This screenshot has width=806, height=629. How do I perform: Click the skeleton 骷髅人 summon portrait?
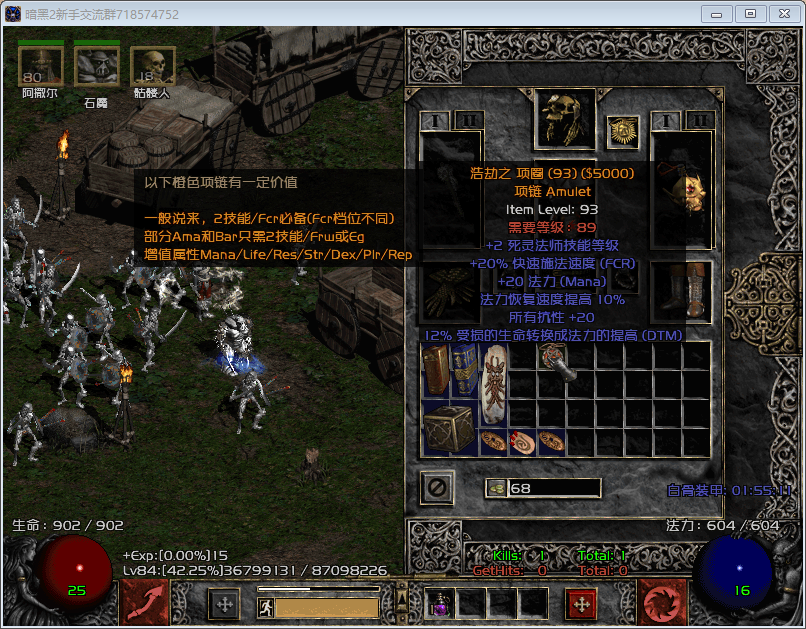152,67
